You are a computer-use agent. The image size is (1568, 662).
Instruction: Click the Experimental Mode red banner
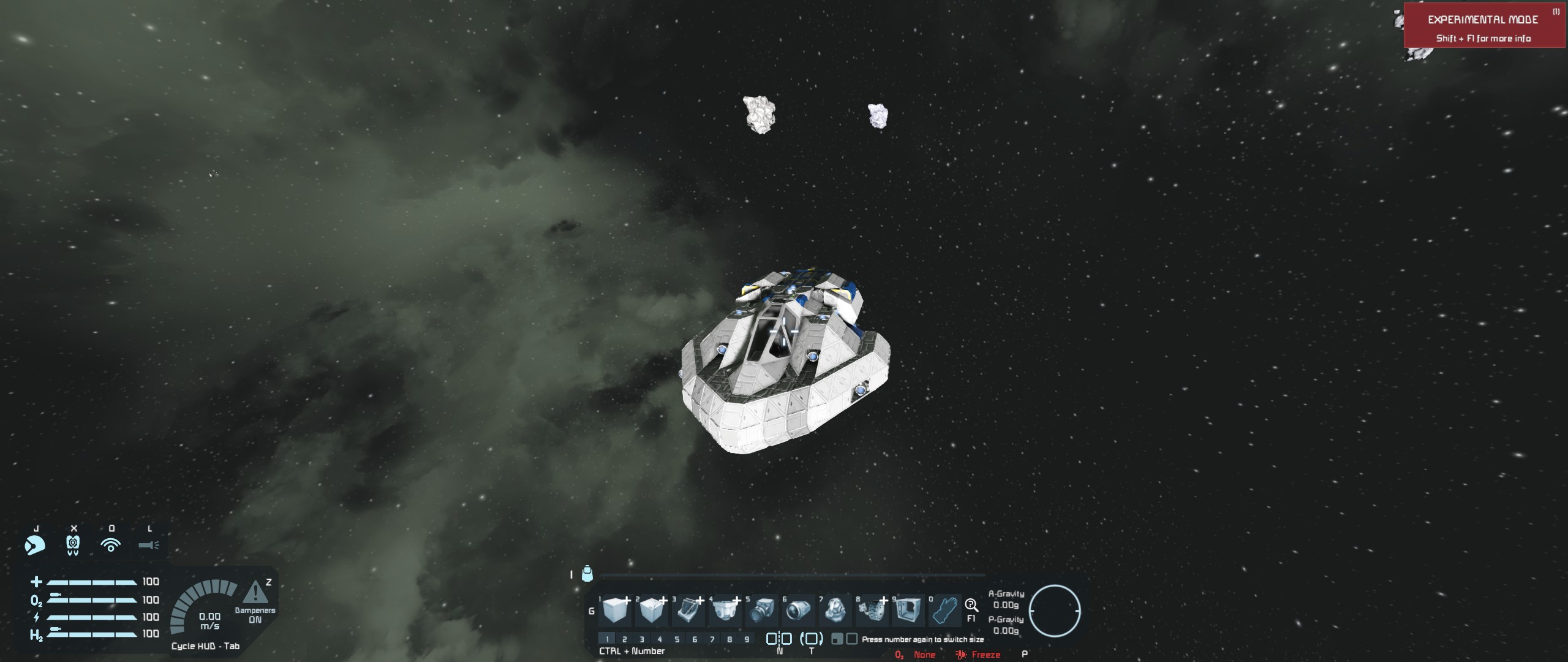1483,26
